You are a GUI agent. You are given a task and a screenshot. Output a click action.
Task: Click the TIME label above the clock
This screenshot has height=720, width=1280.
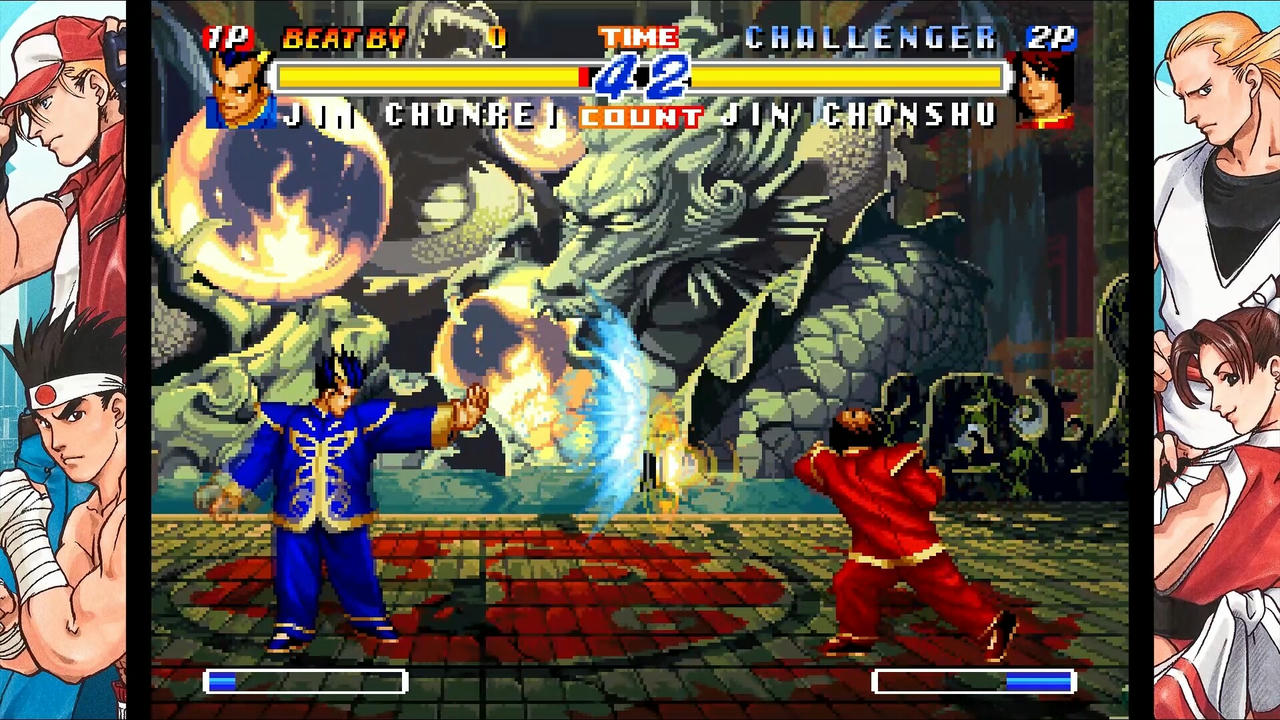(x=638, y=36)
